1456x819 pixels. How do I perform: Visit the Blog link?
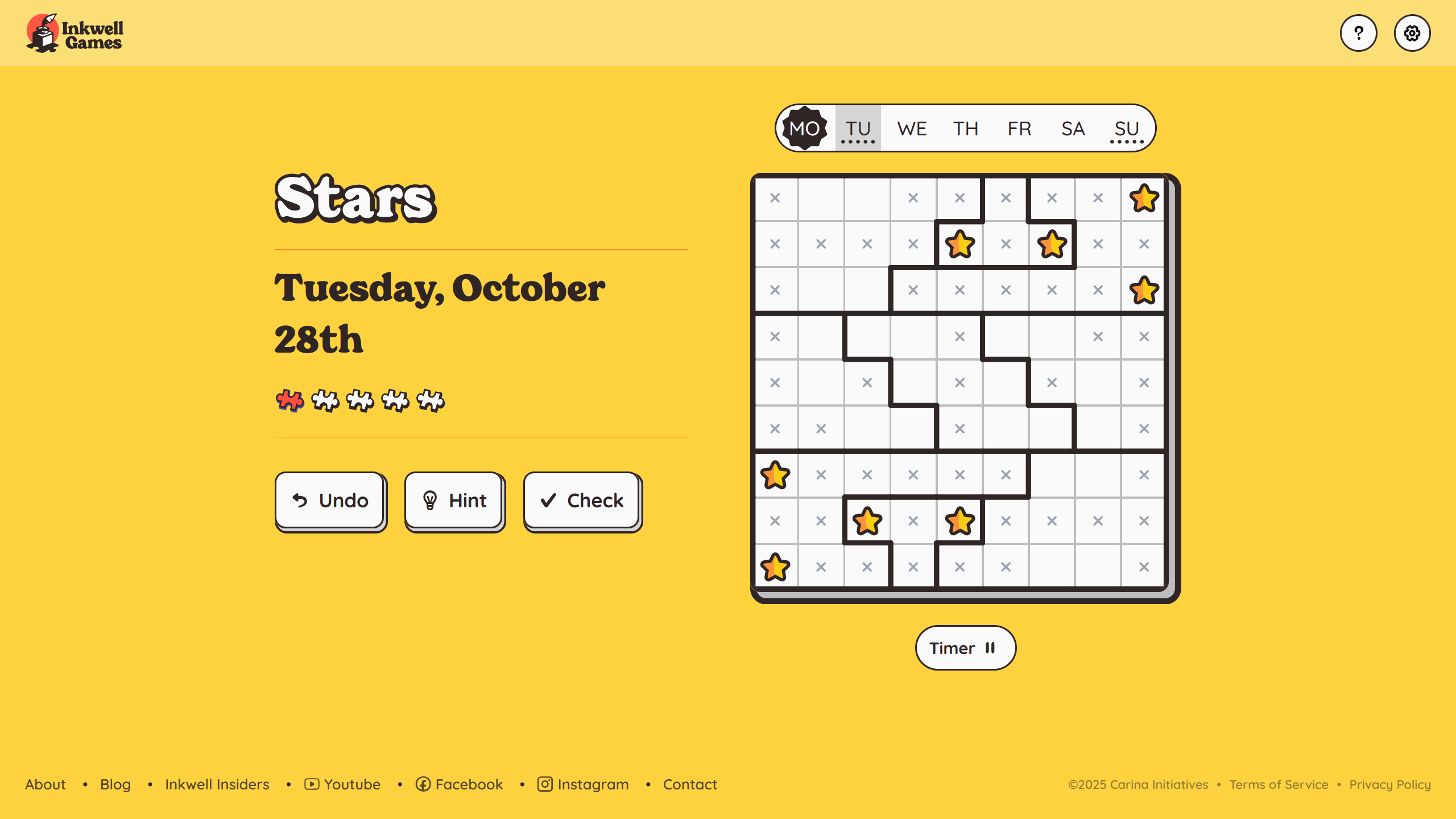[x=115, y=784]
